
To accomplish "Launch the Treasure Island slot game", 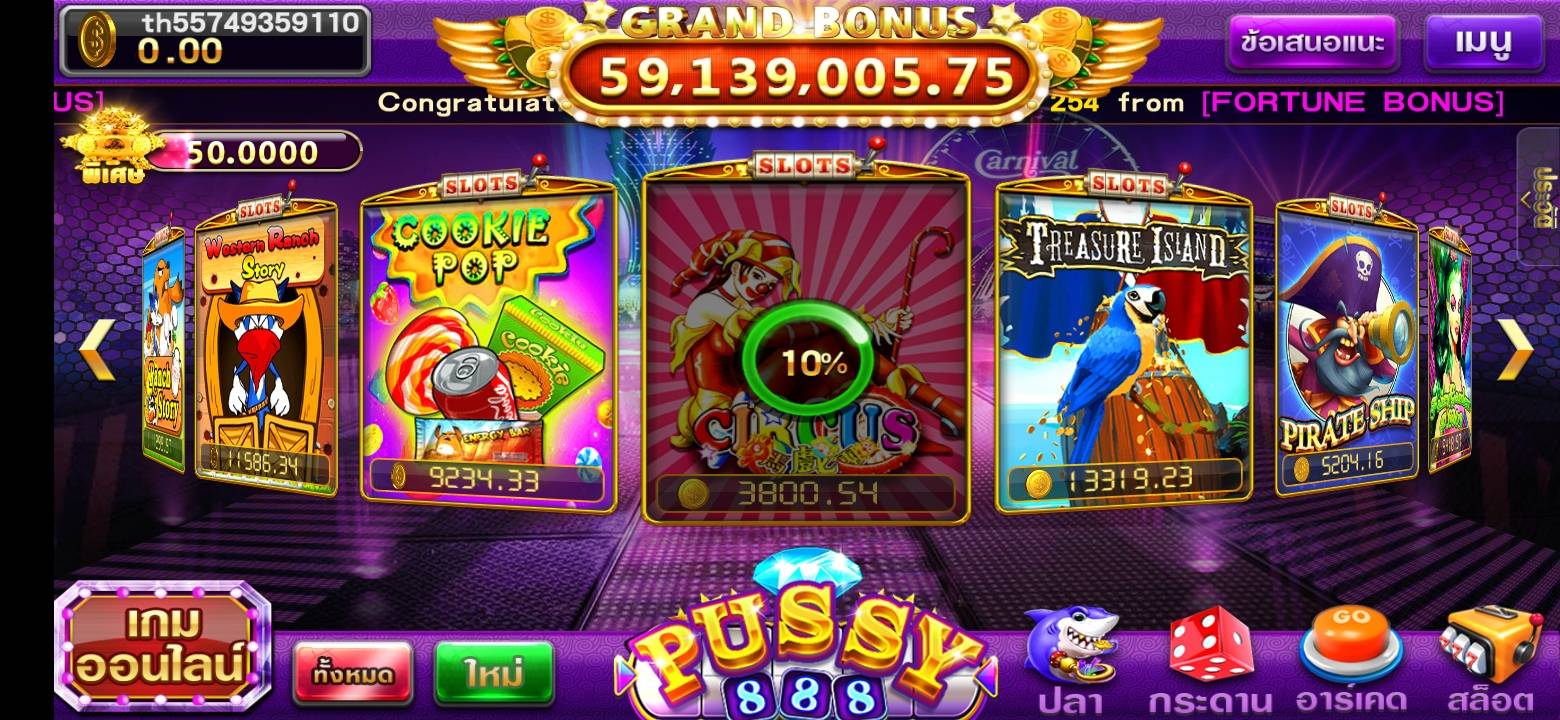I will [x=1124, y=340].
